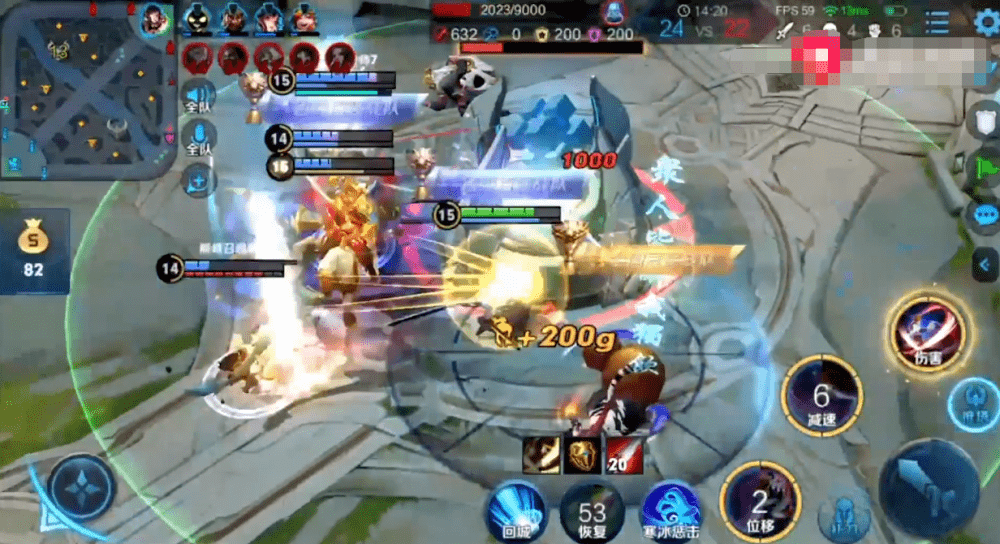Activate the 回城 recall button

pos(514,510)
